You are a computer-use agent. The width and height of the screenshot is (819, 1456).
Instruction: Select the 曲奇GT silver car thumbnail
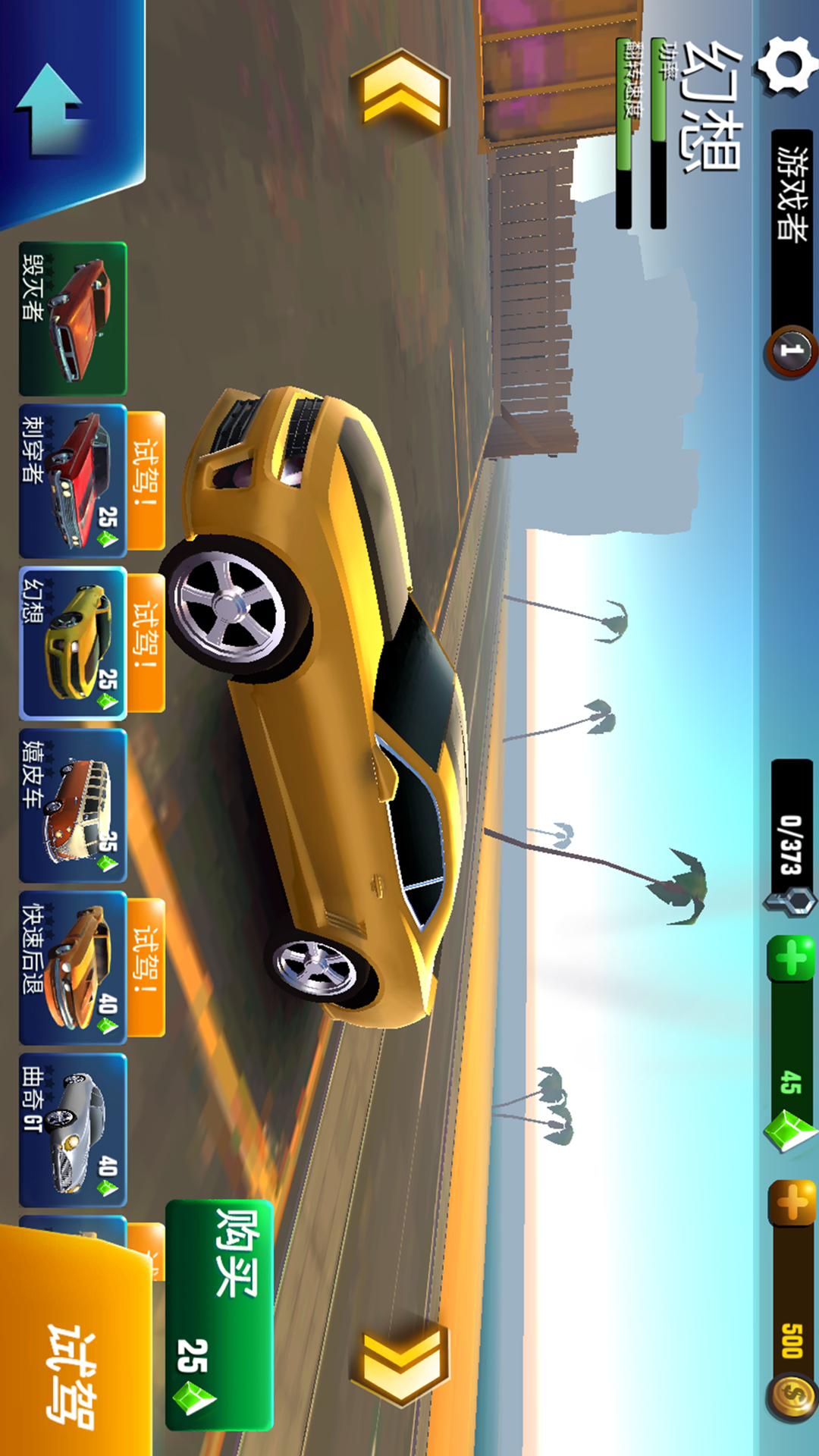click(73, 1130)
